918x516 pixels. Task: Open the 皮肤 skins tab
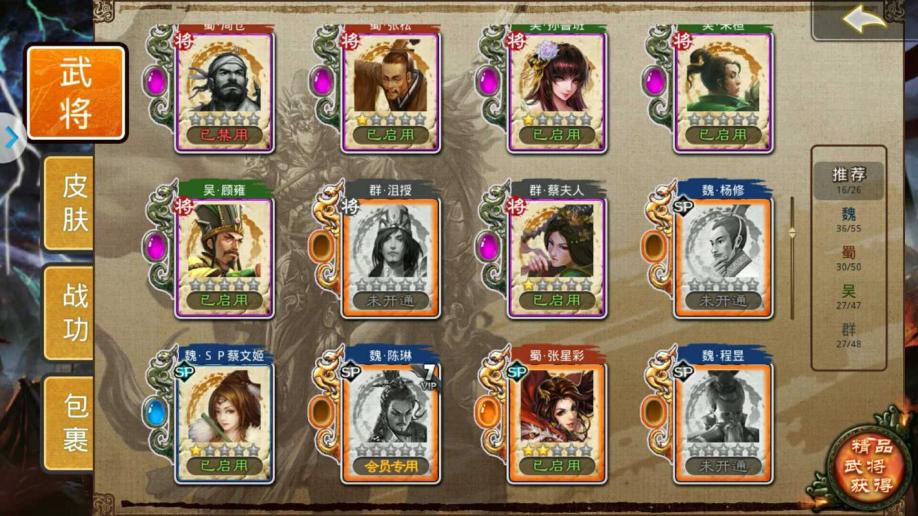(x=76, y=202)
